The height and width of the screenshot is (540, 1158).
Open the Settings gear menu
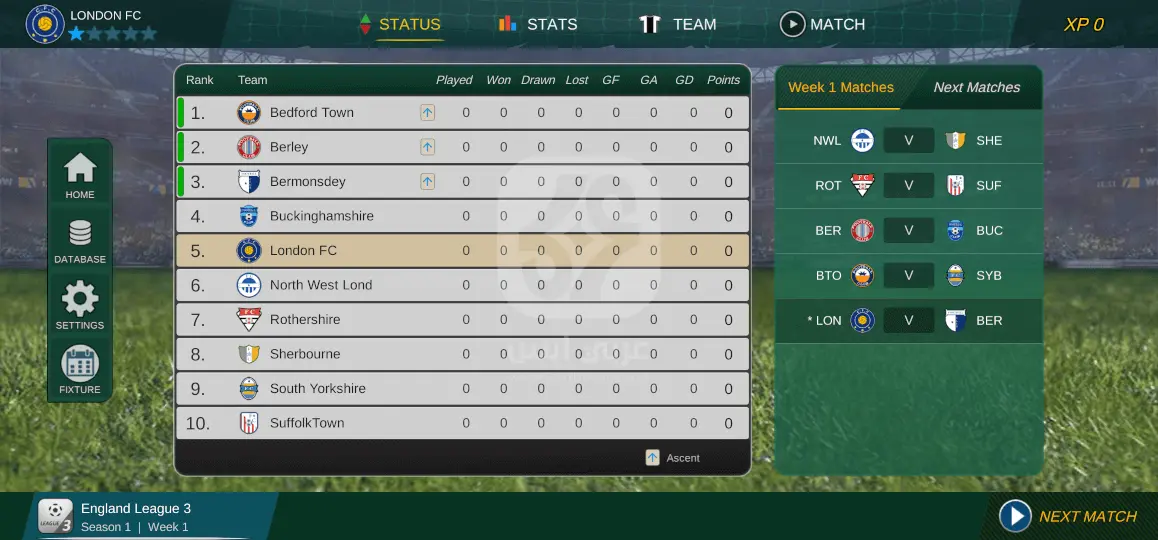coord(80,306)
